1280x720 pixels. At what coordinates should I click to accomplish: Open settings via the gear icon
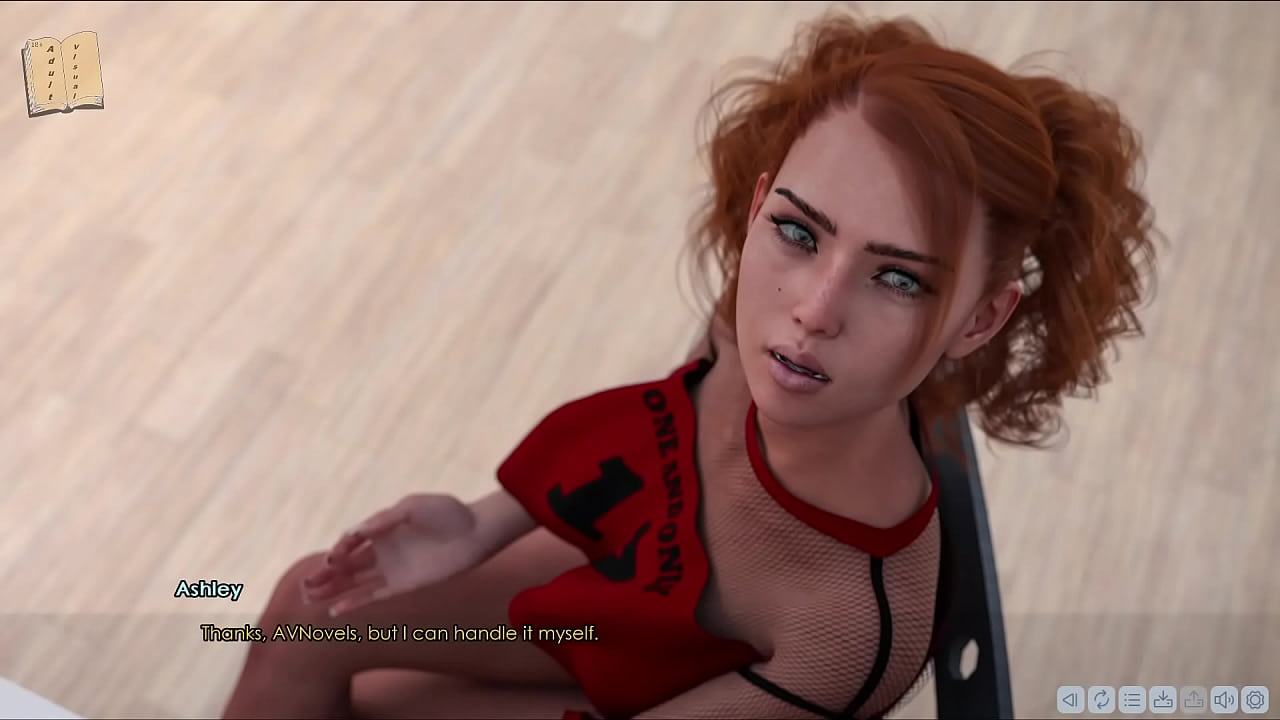coord(1255,700)
